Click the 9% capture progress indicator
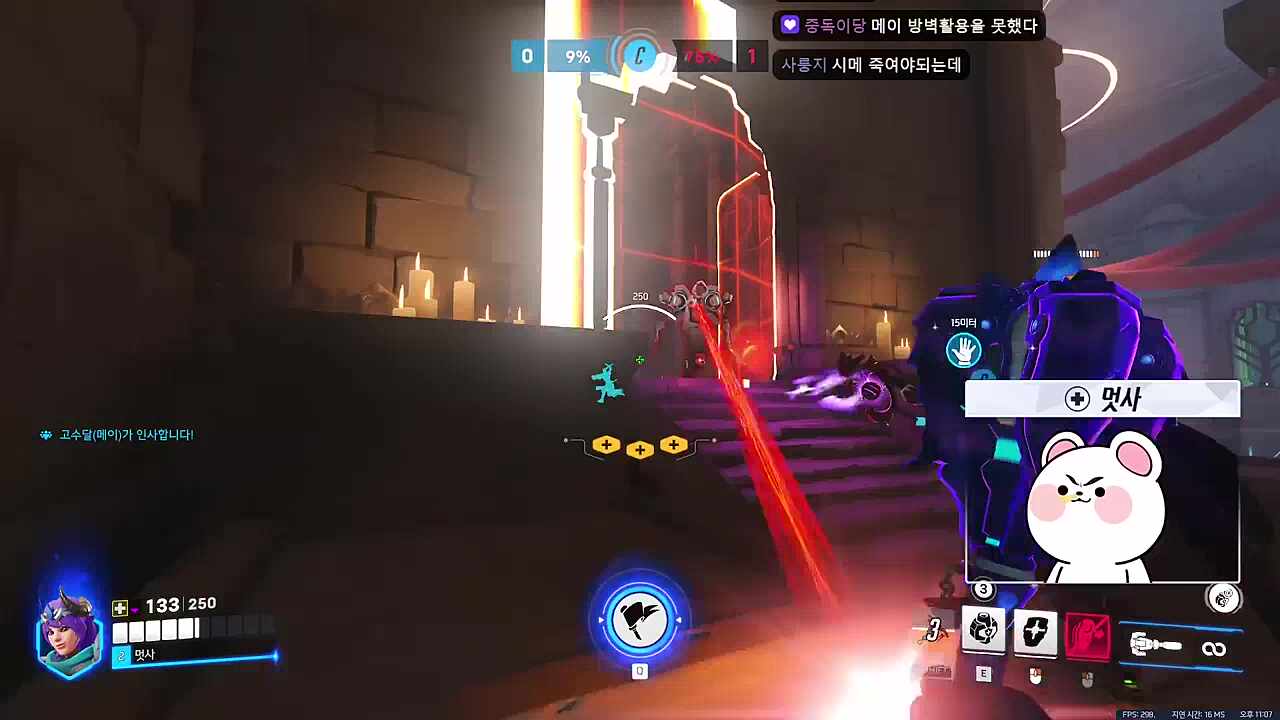Screen dimensions: 1280x720 577,57
